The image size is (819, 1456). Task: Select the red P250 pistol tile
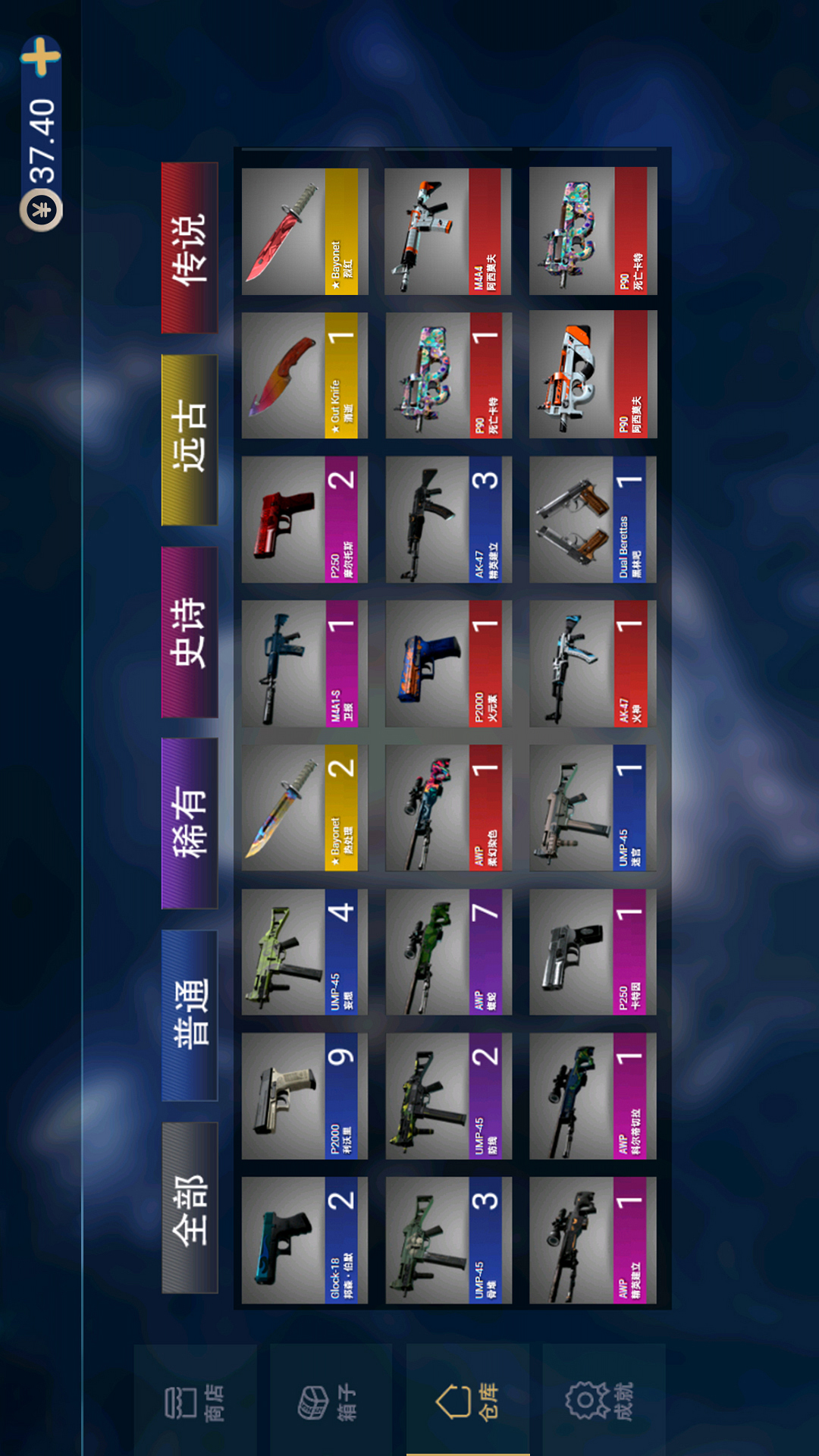point(304,519)
